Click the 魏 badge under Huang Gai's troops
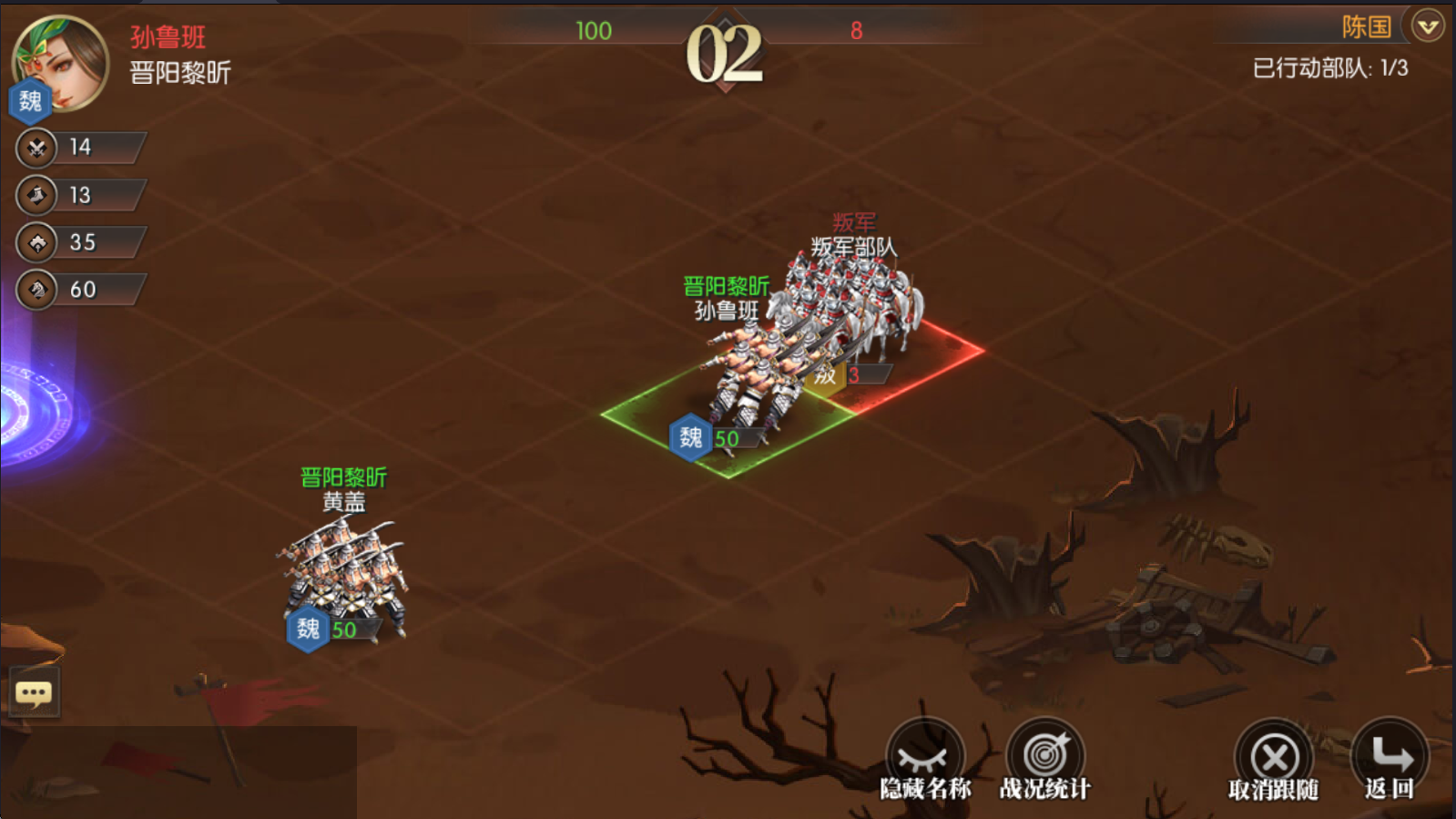The height and width of the screenshot is (819, 1456). 307,629
